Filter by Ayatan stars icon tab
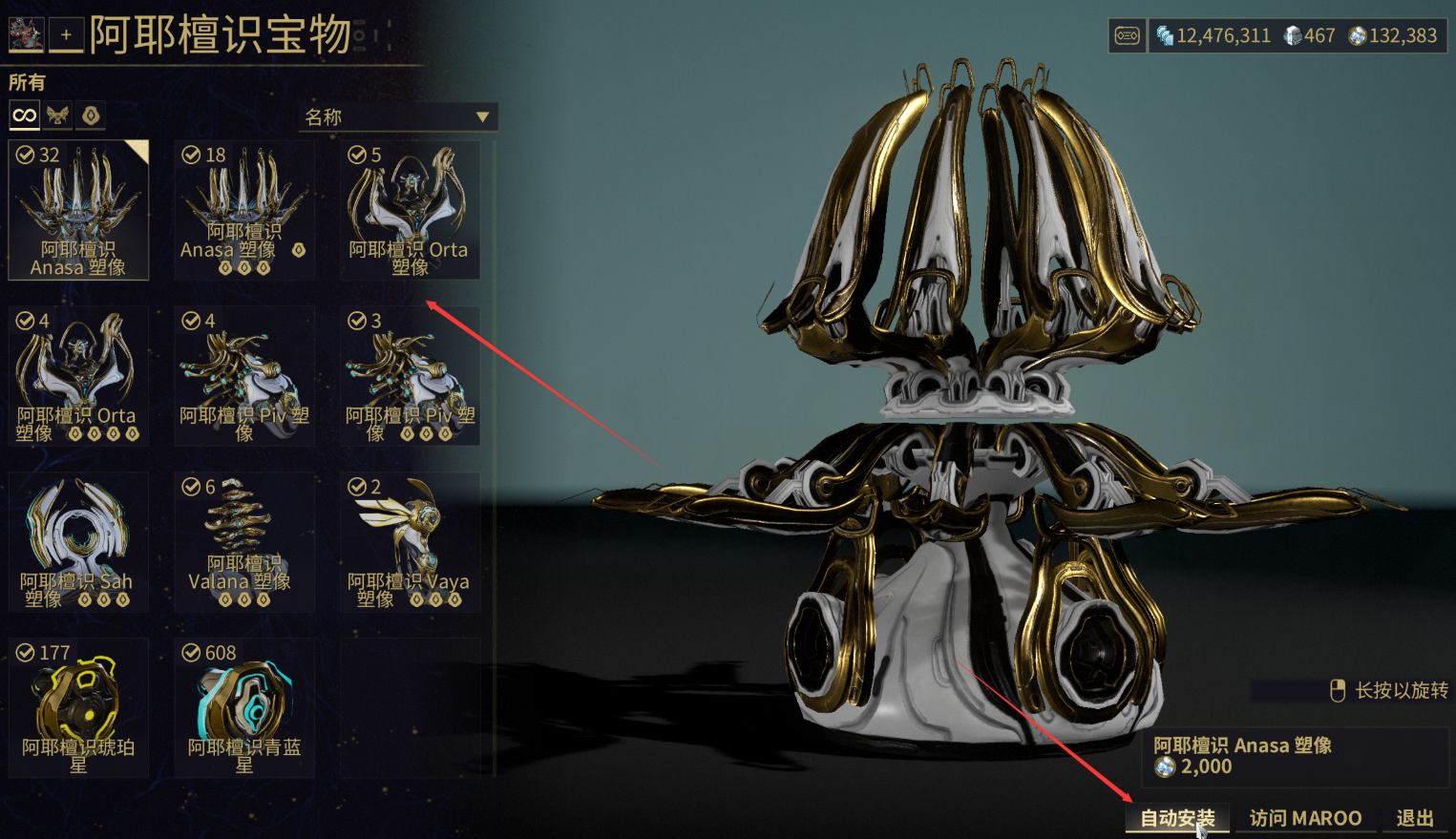This screenshot has height=839, width=1456. pyautogui.click(x=91, y=115)
